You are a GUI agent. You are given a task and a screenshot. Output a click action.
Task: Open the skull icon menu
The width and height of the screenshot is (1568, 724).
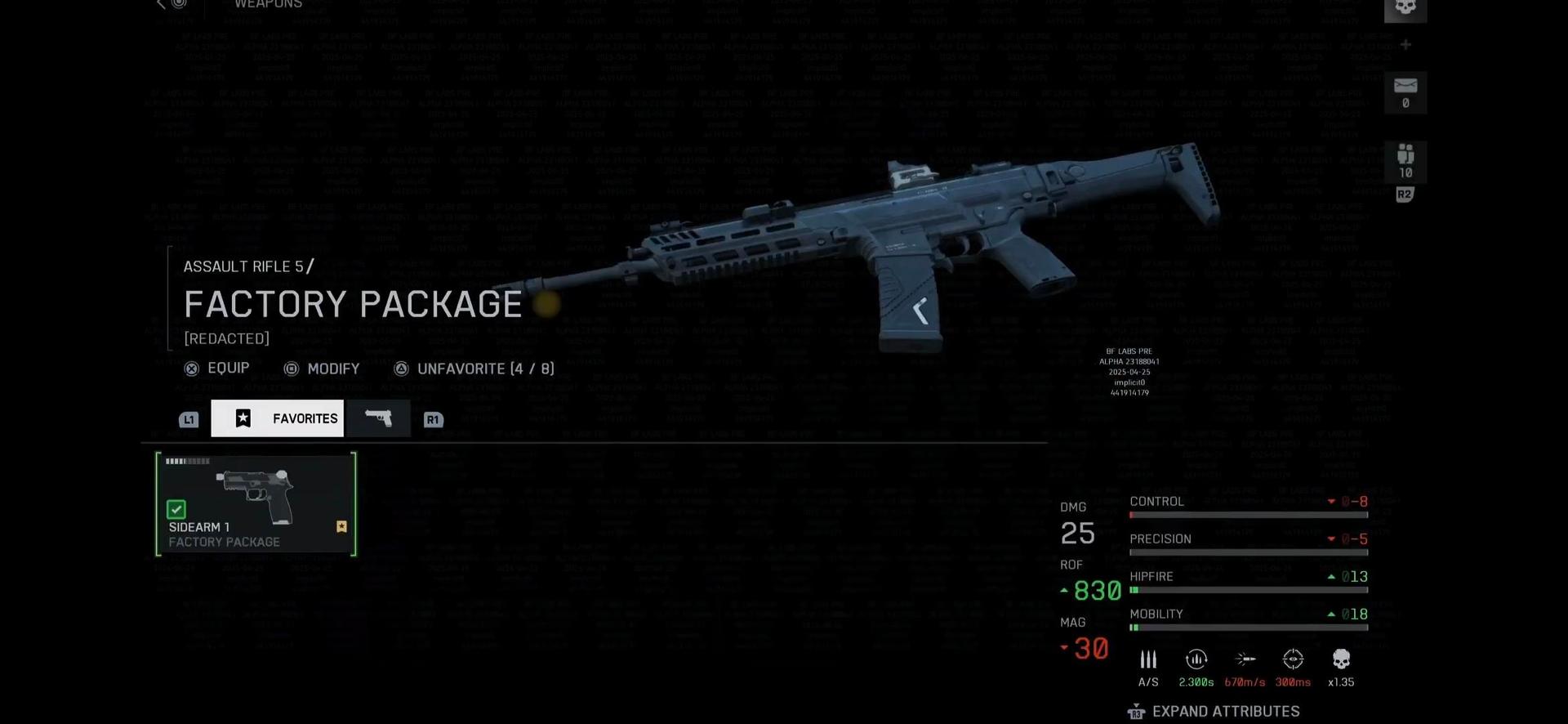(1405, 8)
